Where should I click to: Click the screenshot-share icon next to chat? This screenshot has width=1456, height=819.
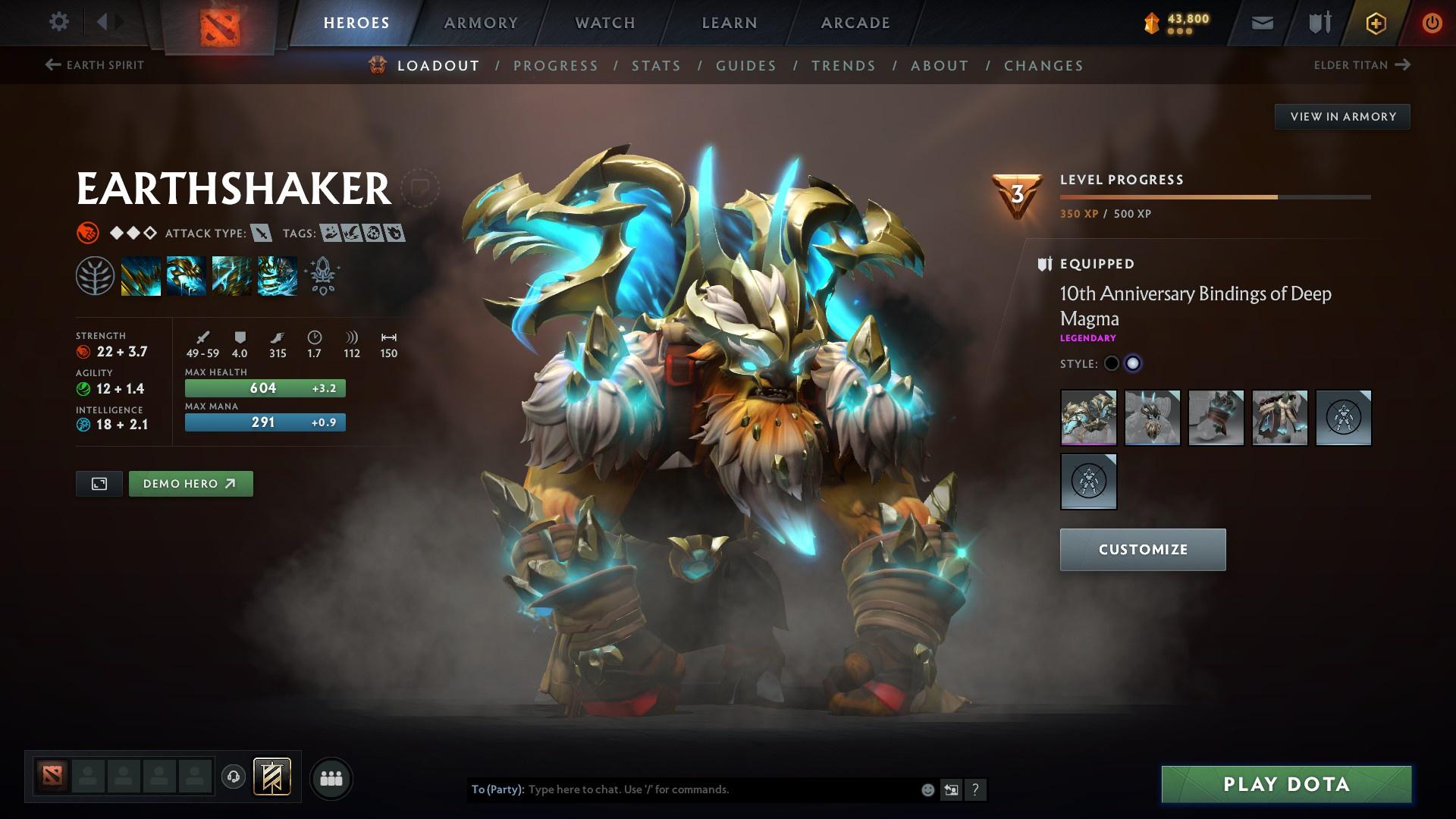click(951, 789)
